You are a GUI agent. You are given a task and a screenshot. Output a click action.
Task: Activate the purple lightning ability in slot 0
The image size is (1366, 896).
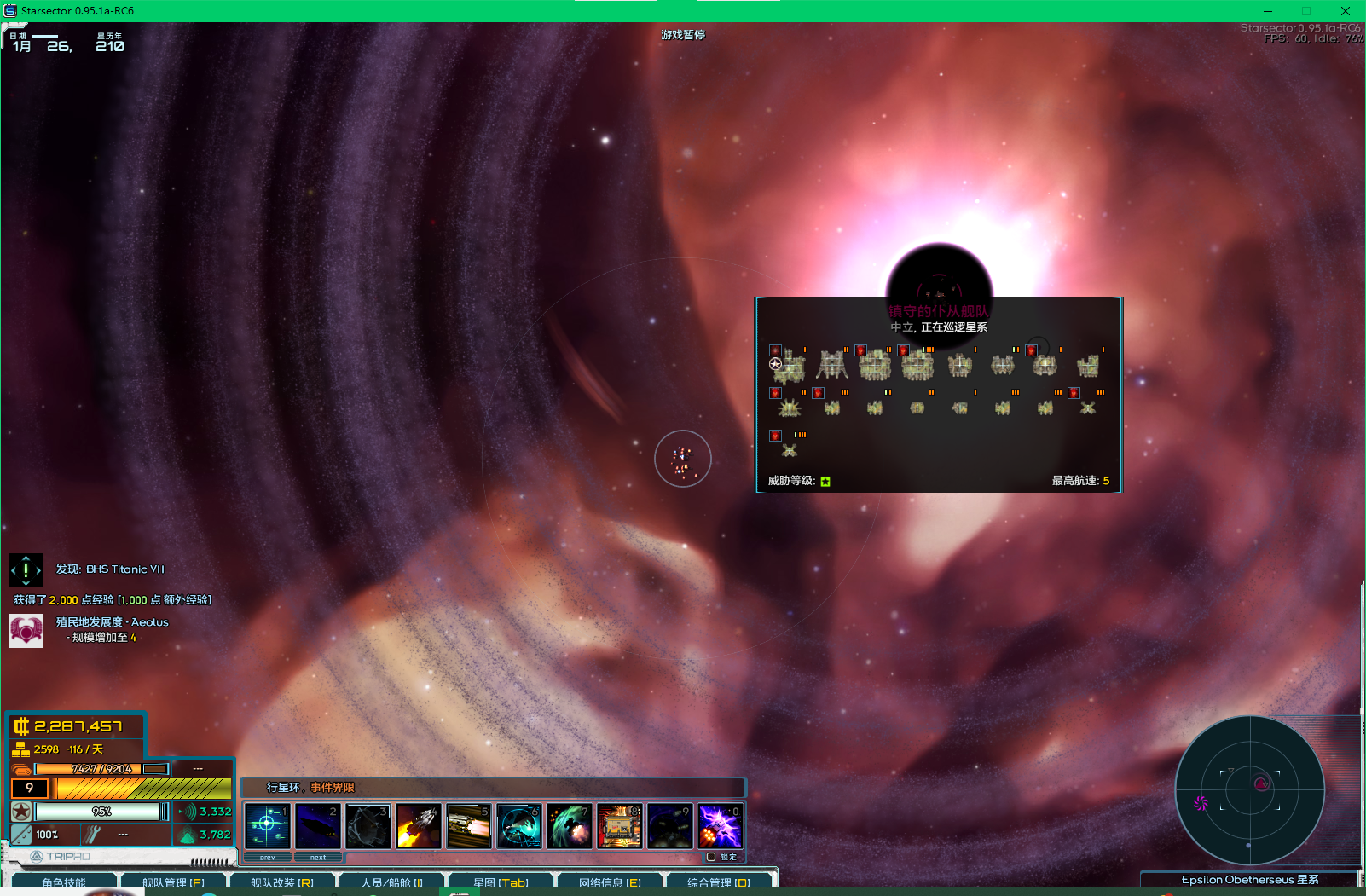click(720, 825)
